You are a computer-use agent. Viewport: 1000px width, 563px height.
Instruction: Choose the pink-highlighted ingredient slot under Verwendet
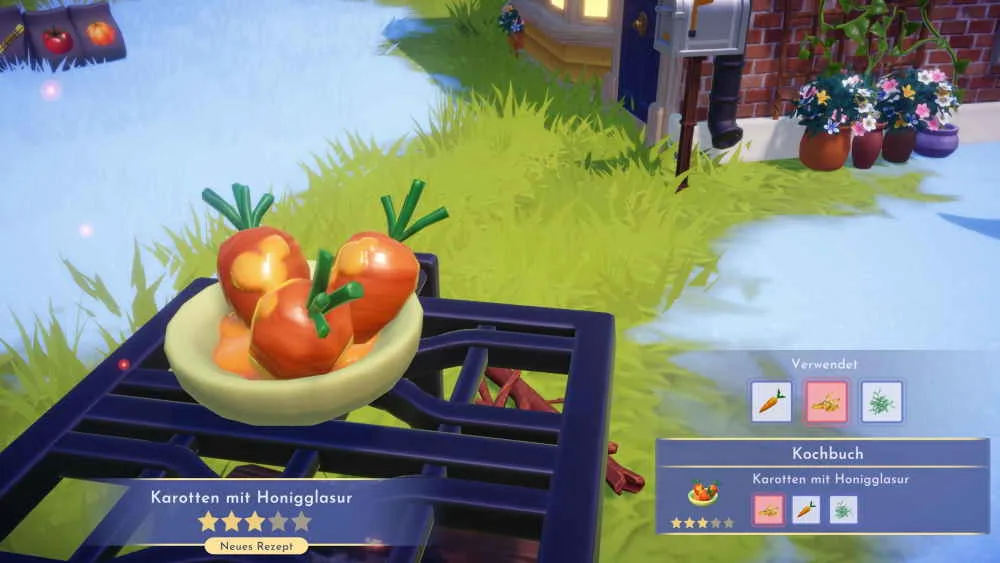tap(826, 401)
